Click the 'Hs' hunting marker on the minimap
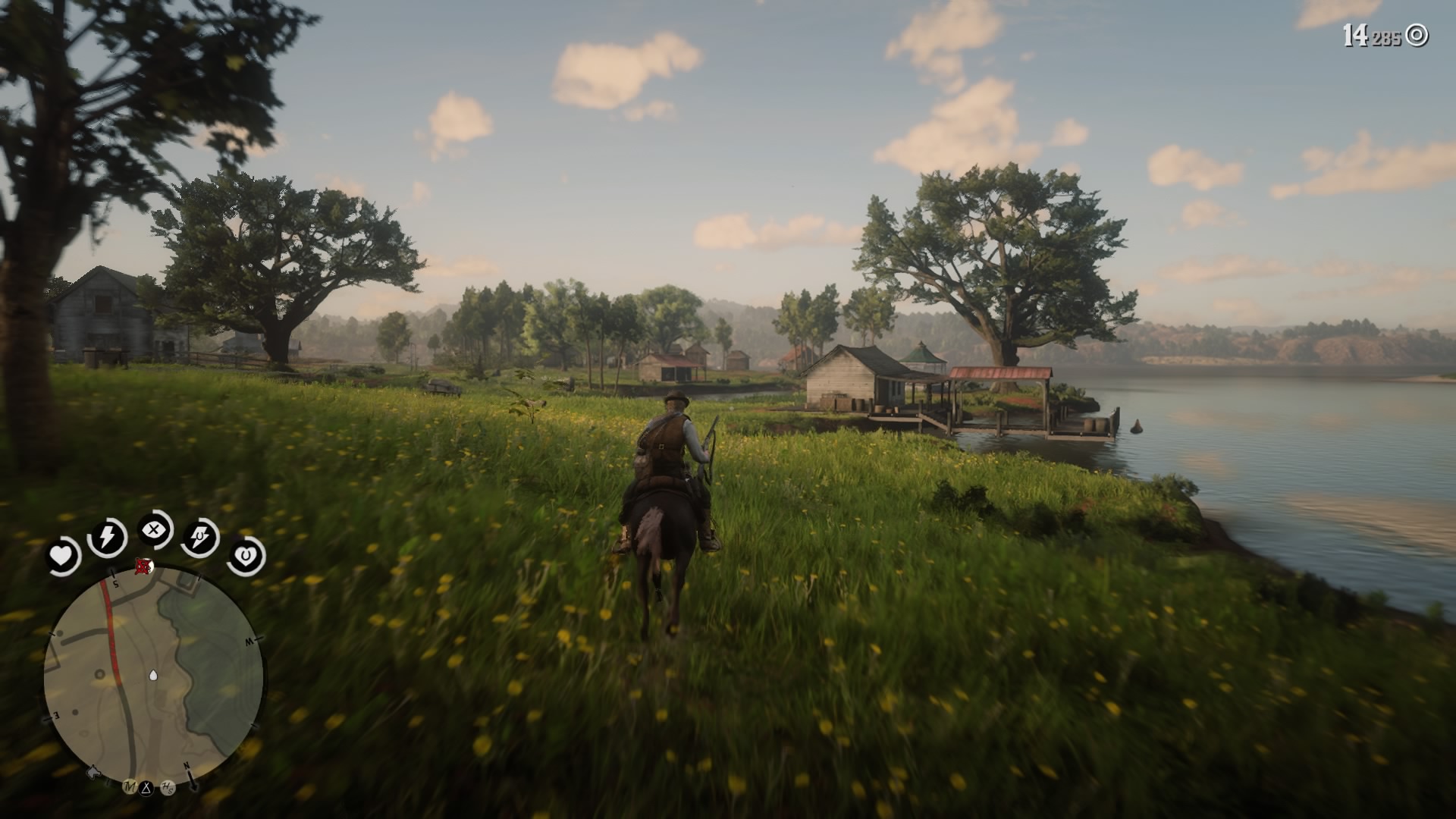This screenshot has height=819, width=1456. [x=167, y=786]
